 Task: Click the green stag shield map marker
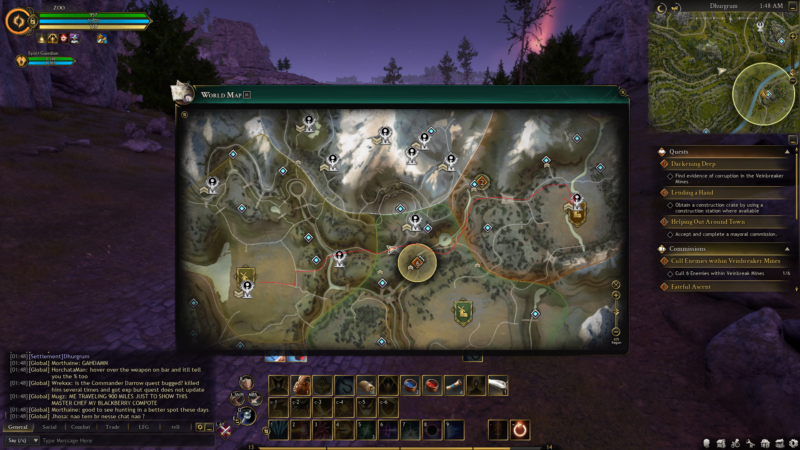(x=463, y=313)
